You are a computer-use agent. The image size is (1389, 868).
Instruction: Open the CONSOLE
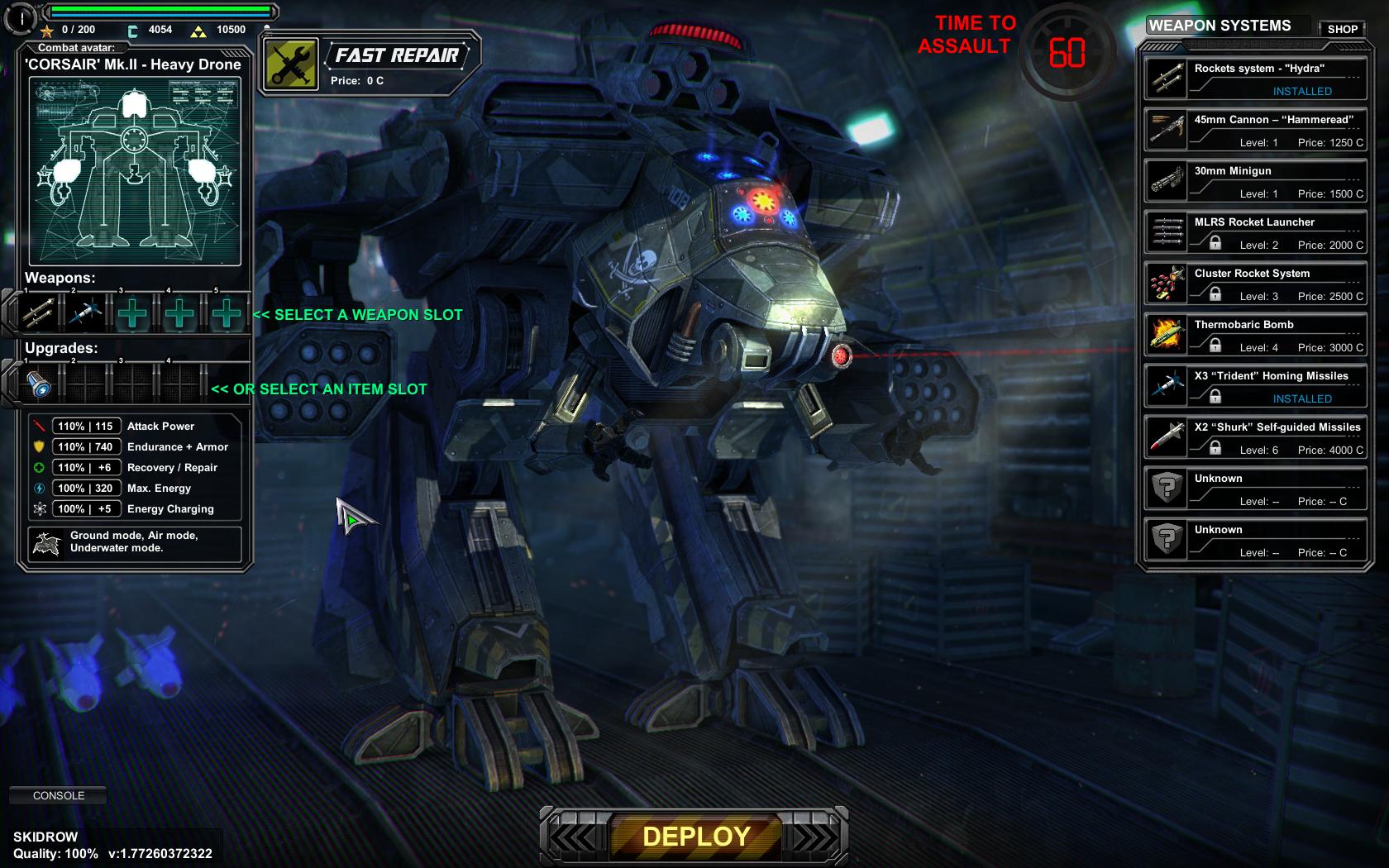point(59,795)
